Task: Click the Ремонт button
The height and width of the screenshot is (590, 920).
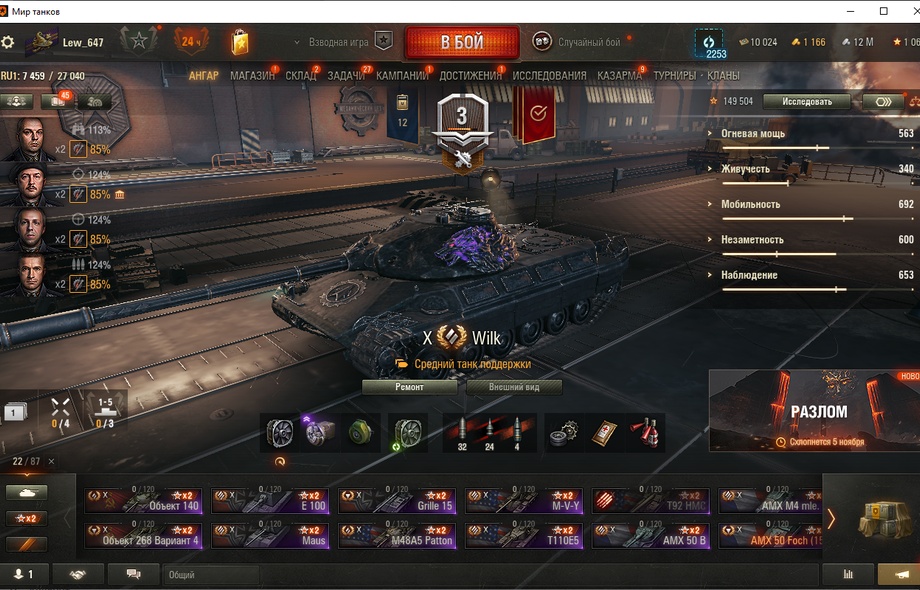Action: click(x=409, y=387)
